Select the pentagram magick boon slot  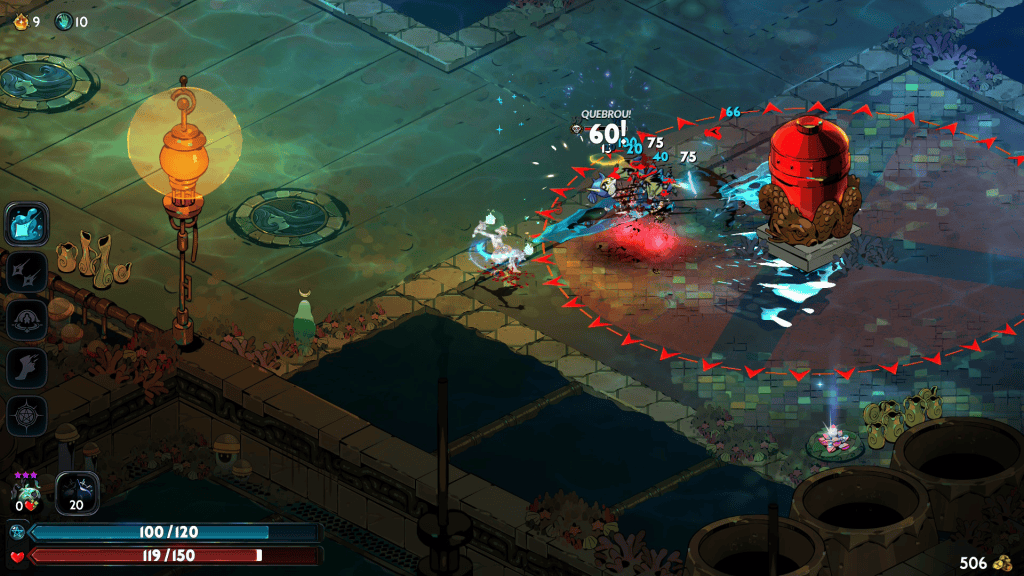coord(25,416)
